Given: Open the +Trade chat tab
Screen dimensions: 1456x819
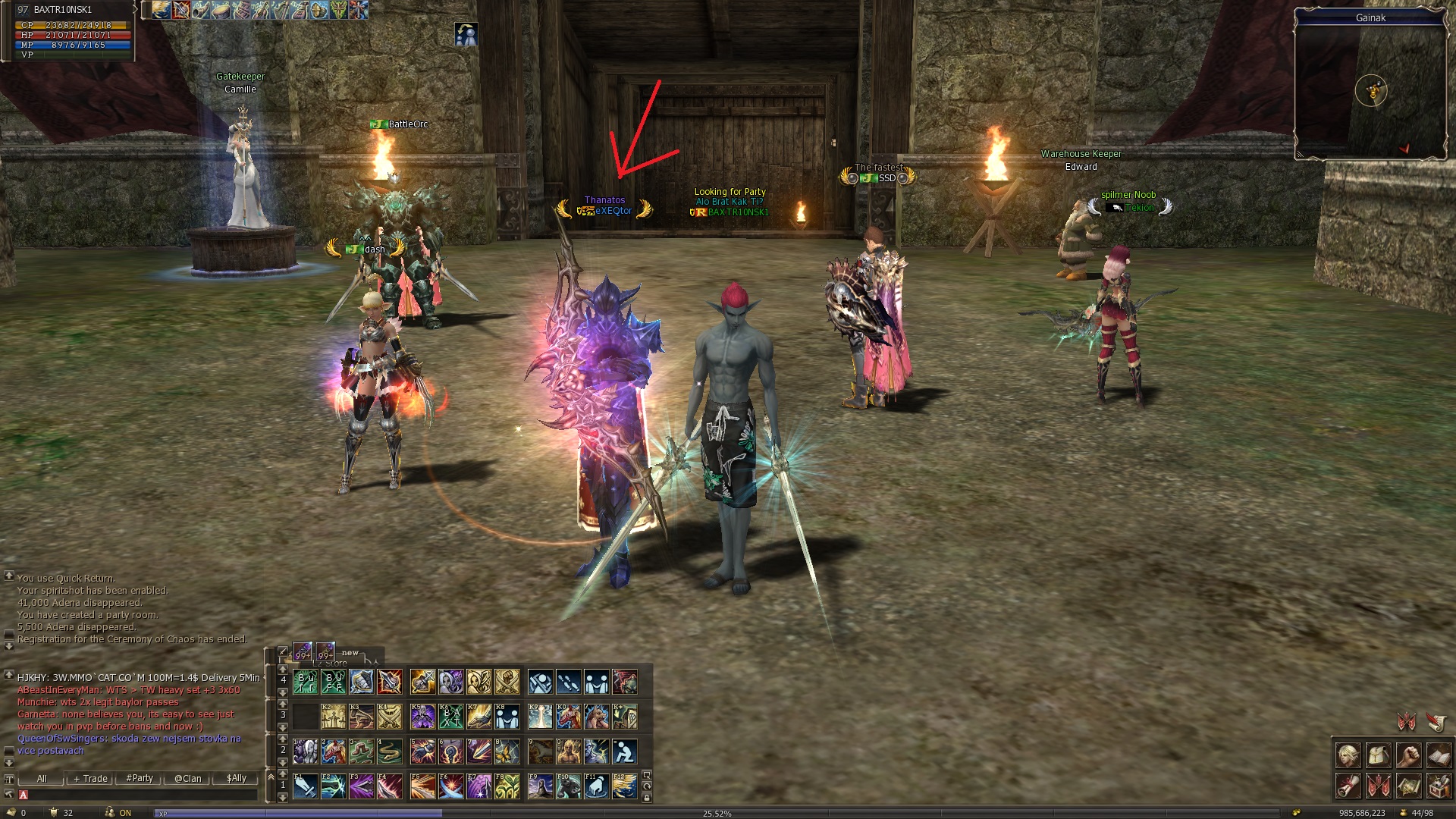Looking at the screenshot, I should point(90,778).
